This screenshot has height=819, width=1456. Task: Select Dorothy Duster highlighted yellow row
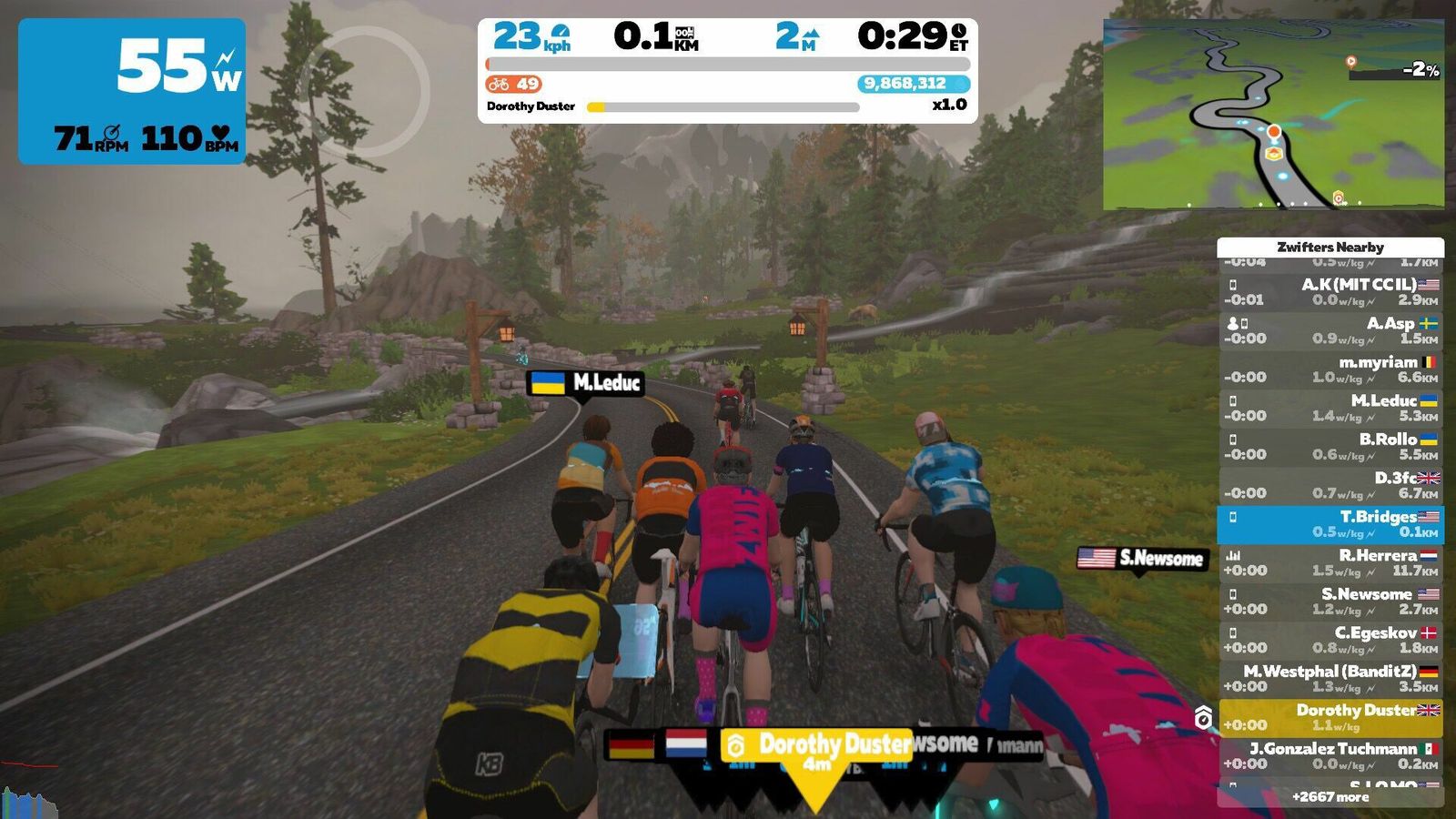(x=1330, y=717)
